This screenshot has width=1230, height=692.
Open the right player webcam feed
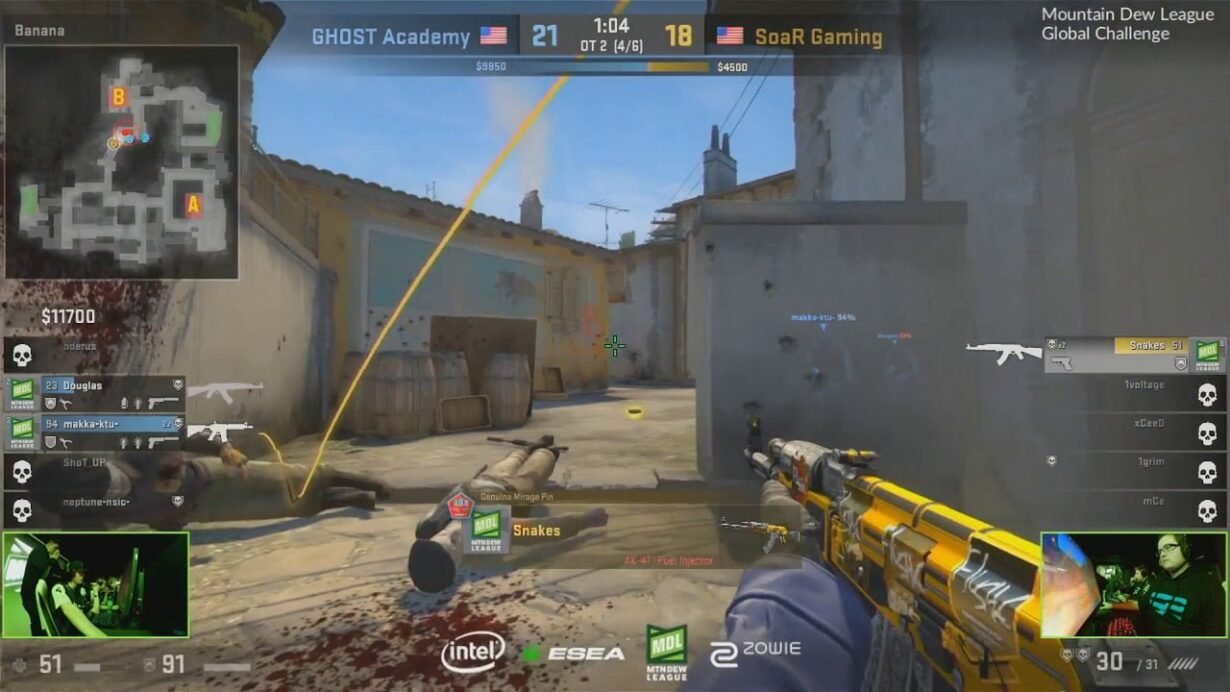point(1134,585)
